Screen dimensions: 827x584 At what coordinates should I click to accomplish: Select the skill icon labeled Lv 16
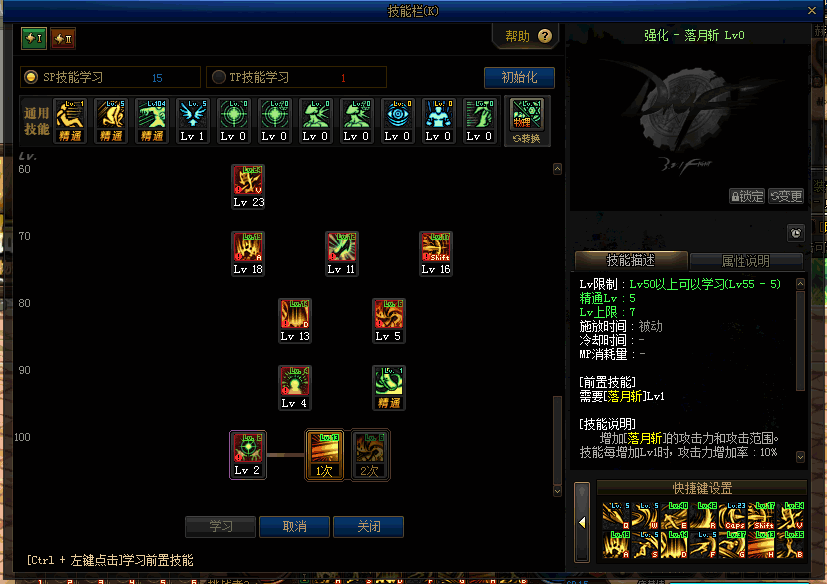click(436, 248)
